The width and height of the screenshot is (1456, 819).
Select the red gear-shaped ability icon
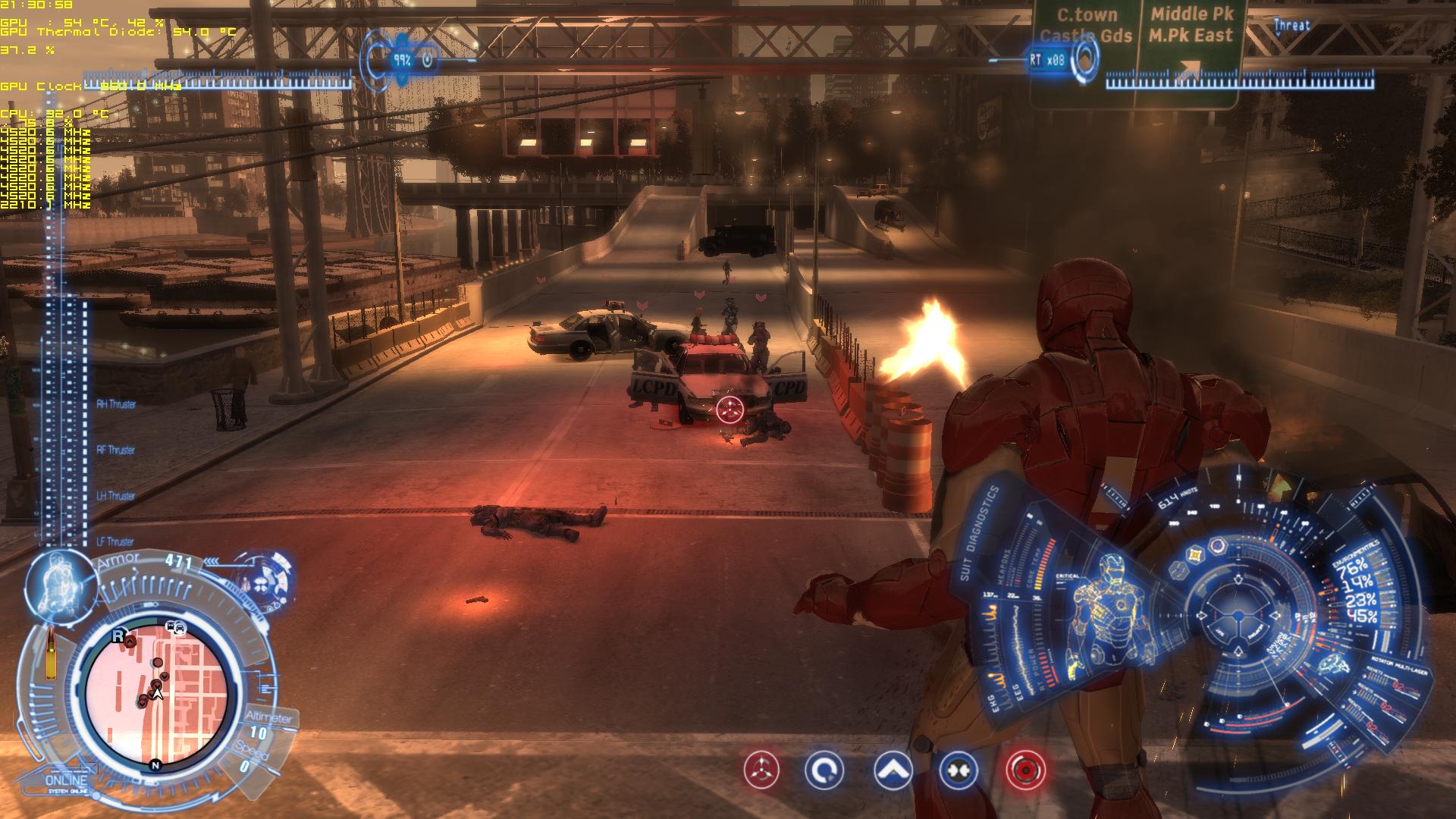click(x=1026, y=770)
